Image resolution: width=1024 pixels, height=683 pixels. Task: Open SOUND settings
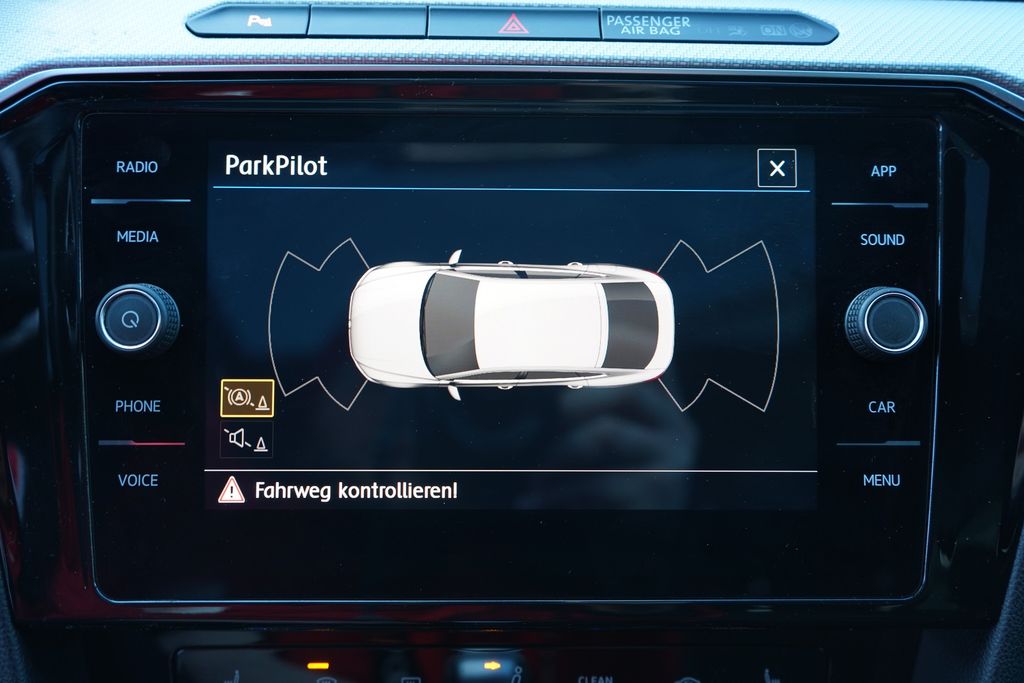coord(882,240)
